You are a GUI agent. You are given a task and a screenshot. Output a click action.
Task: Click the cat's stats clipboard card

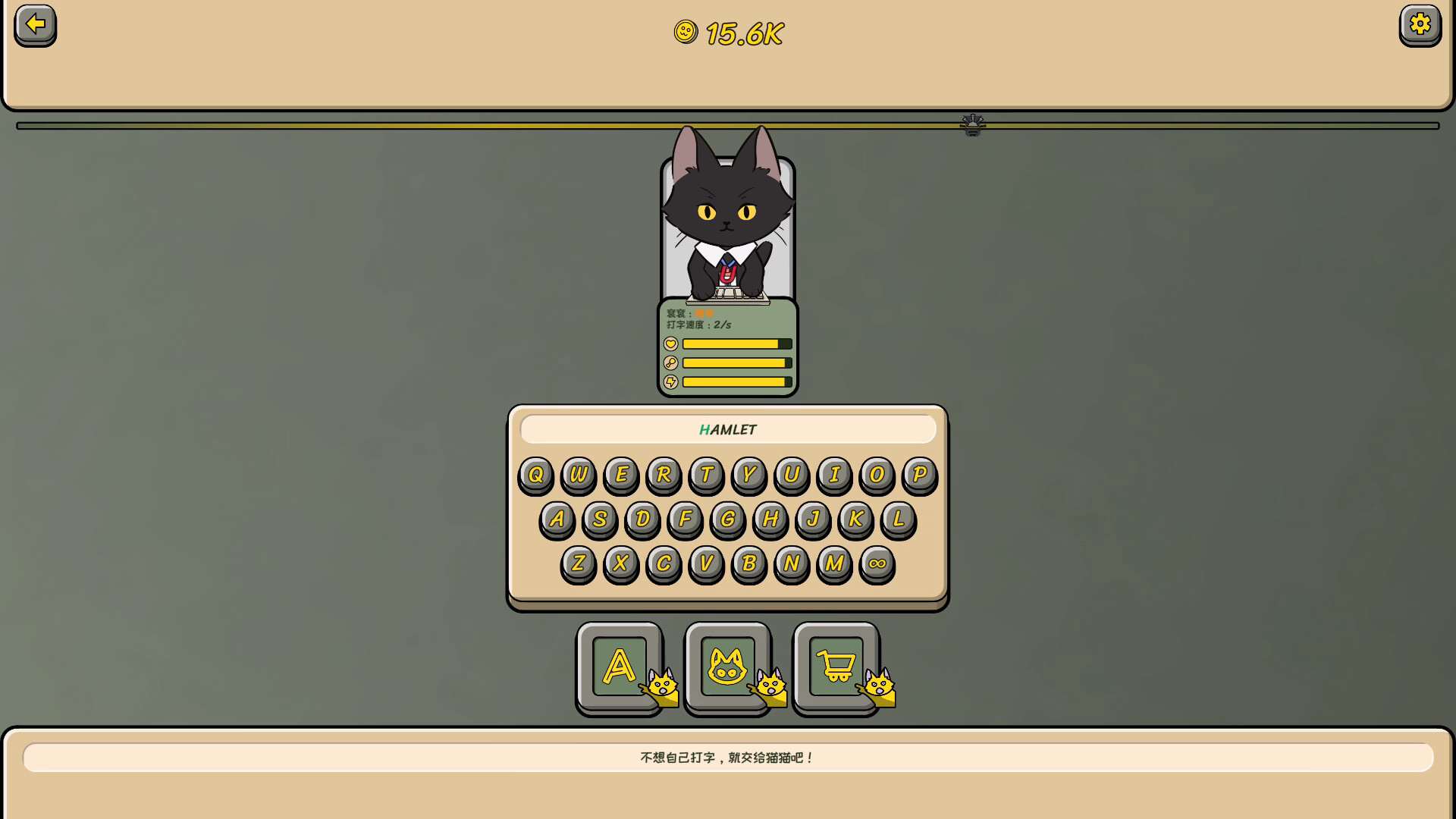pyautogui.click(x=726, y=349)
